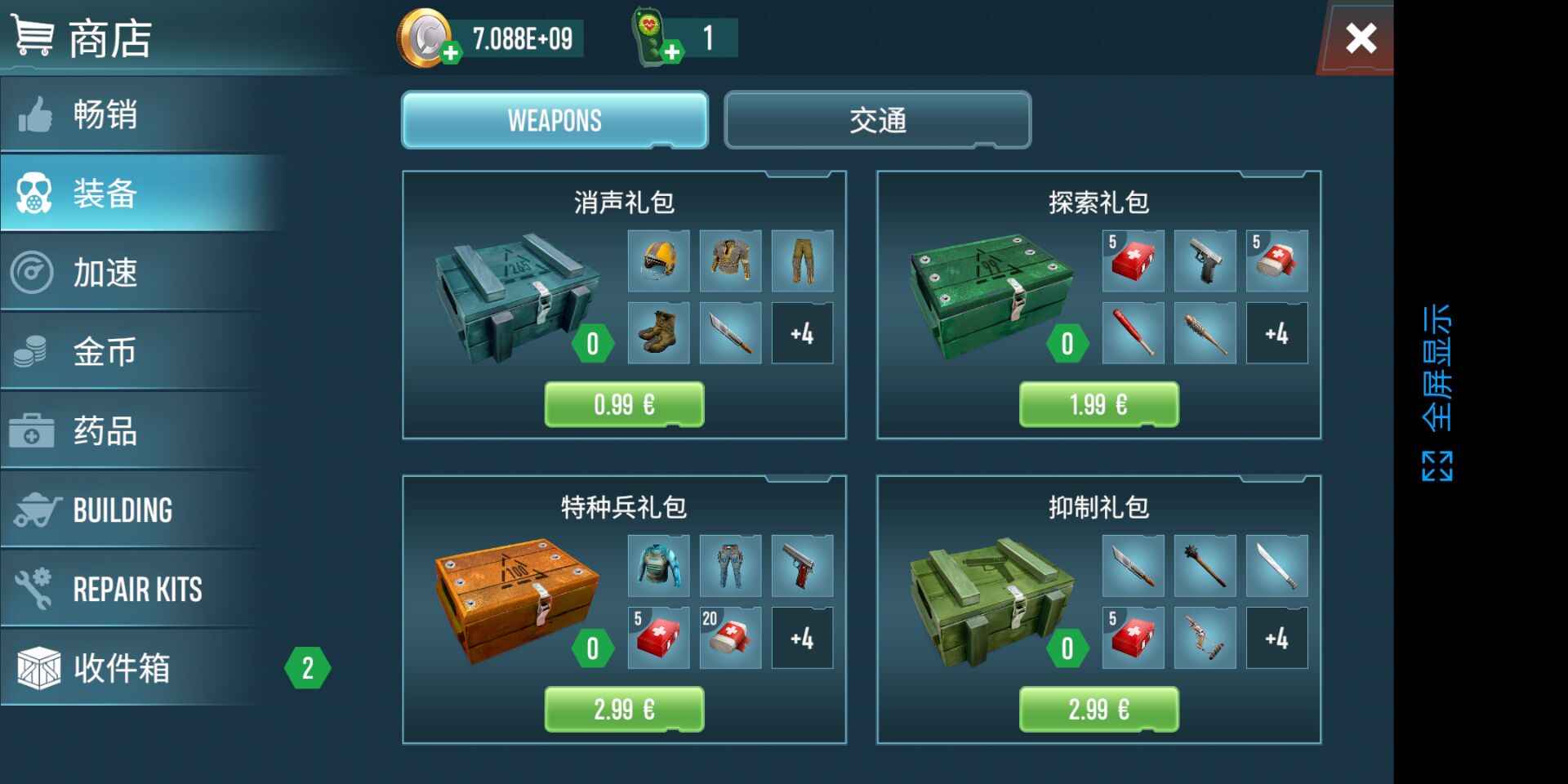This screenshot has width=1568, height=784.
Task: Select the 金币 gold coins category
Action: pyautogui.click(x=105, y=351)
